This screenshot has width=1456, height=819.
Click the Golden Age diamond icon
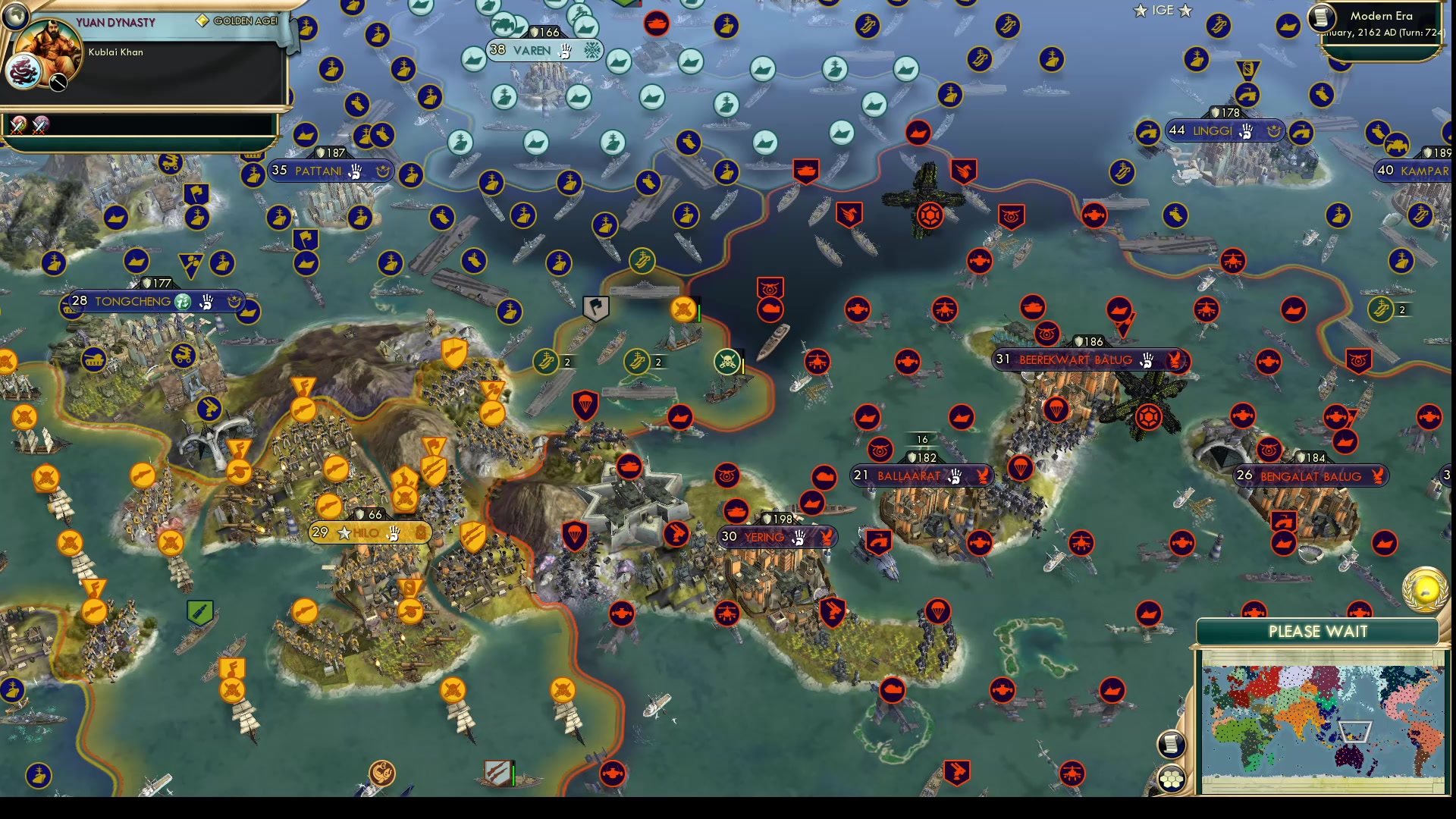[x=201, y=20]
